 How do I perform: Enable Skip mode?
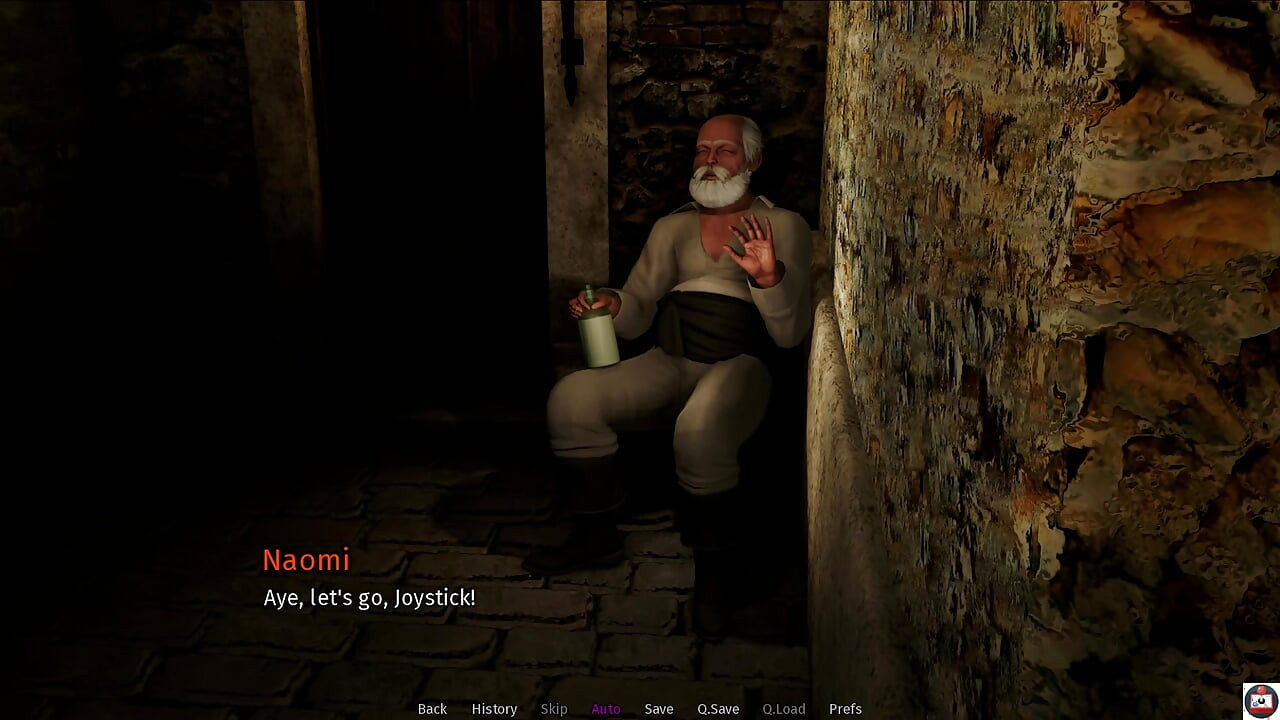pyautogui.click(x=555, y=708)
